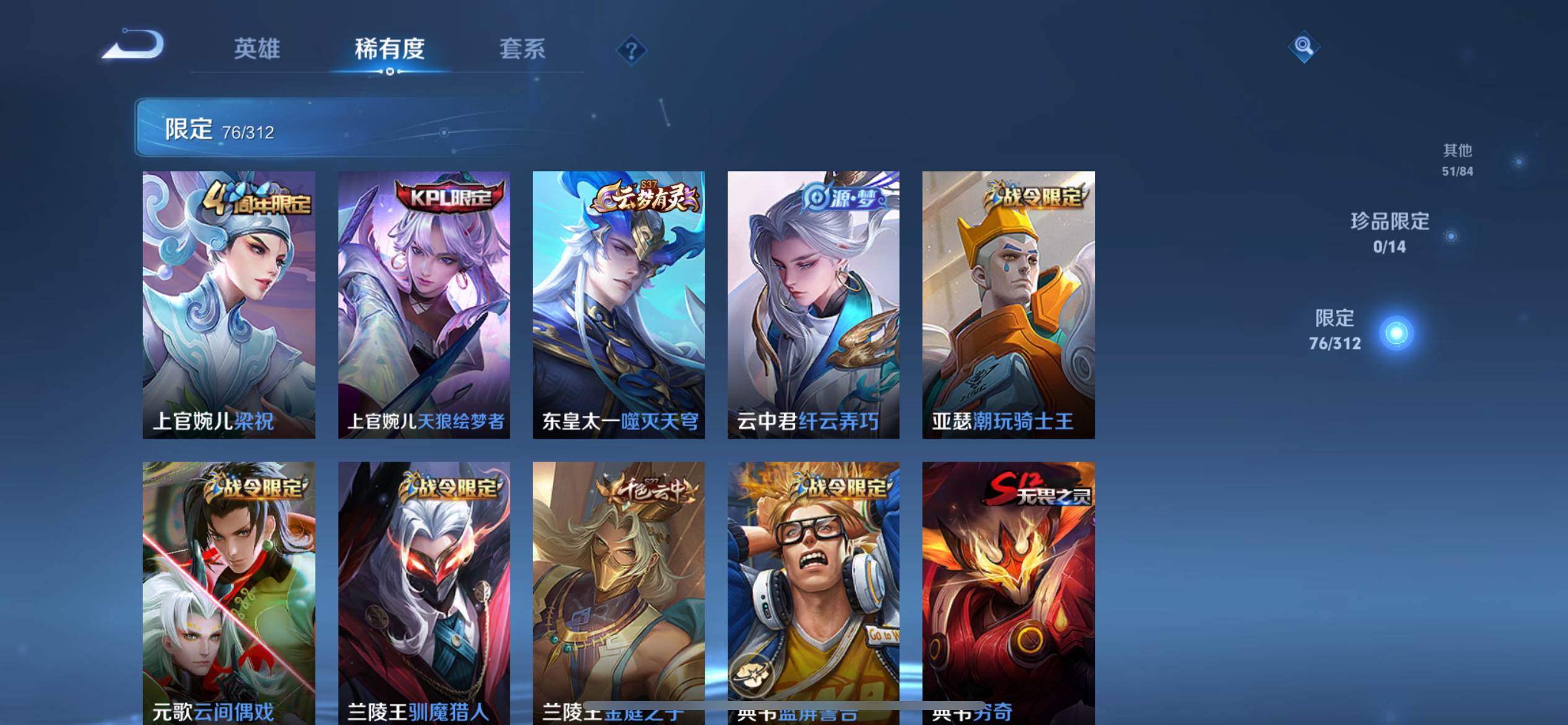View the 云中君 纤云弄巧 skin card
This screenshot has height=725, width=1568.
coord(813,304)
